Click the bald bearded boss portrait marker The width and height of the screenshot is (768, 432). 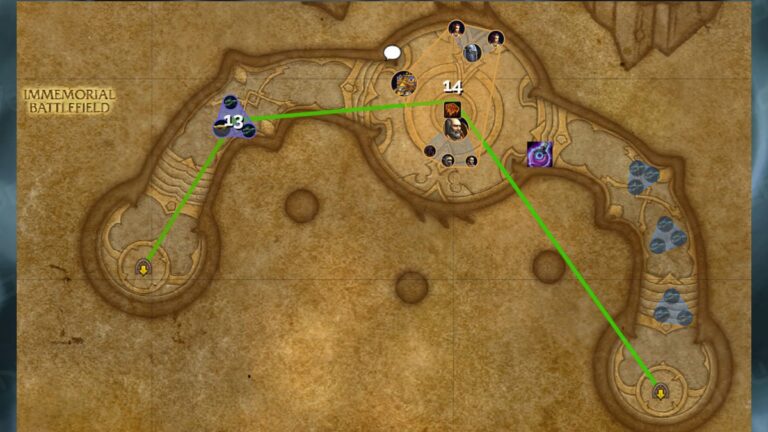point(456,128)
